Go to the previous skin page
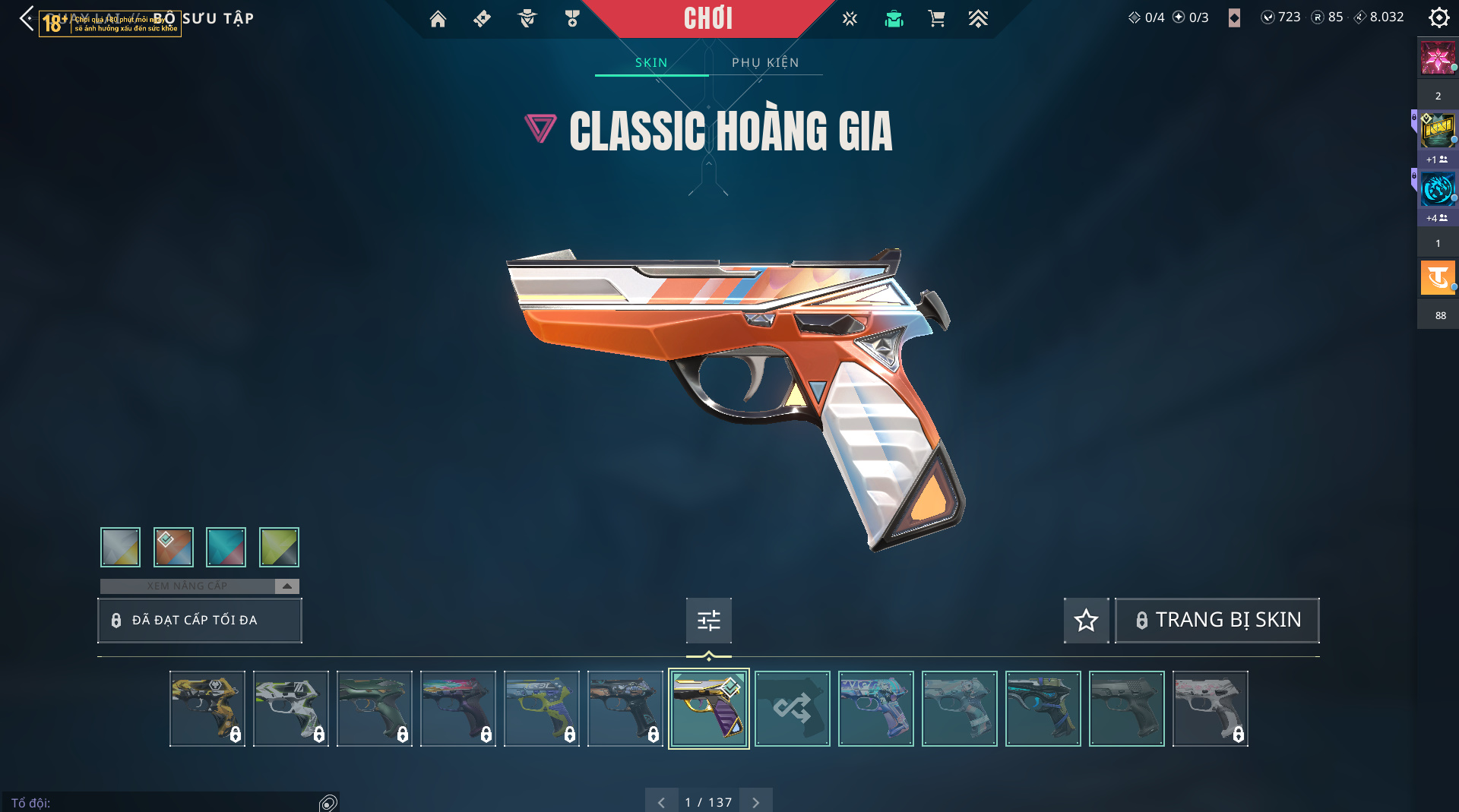The image size is (1459, 812). 661,802
